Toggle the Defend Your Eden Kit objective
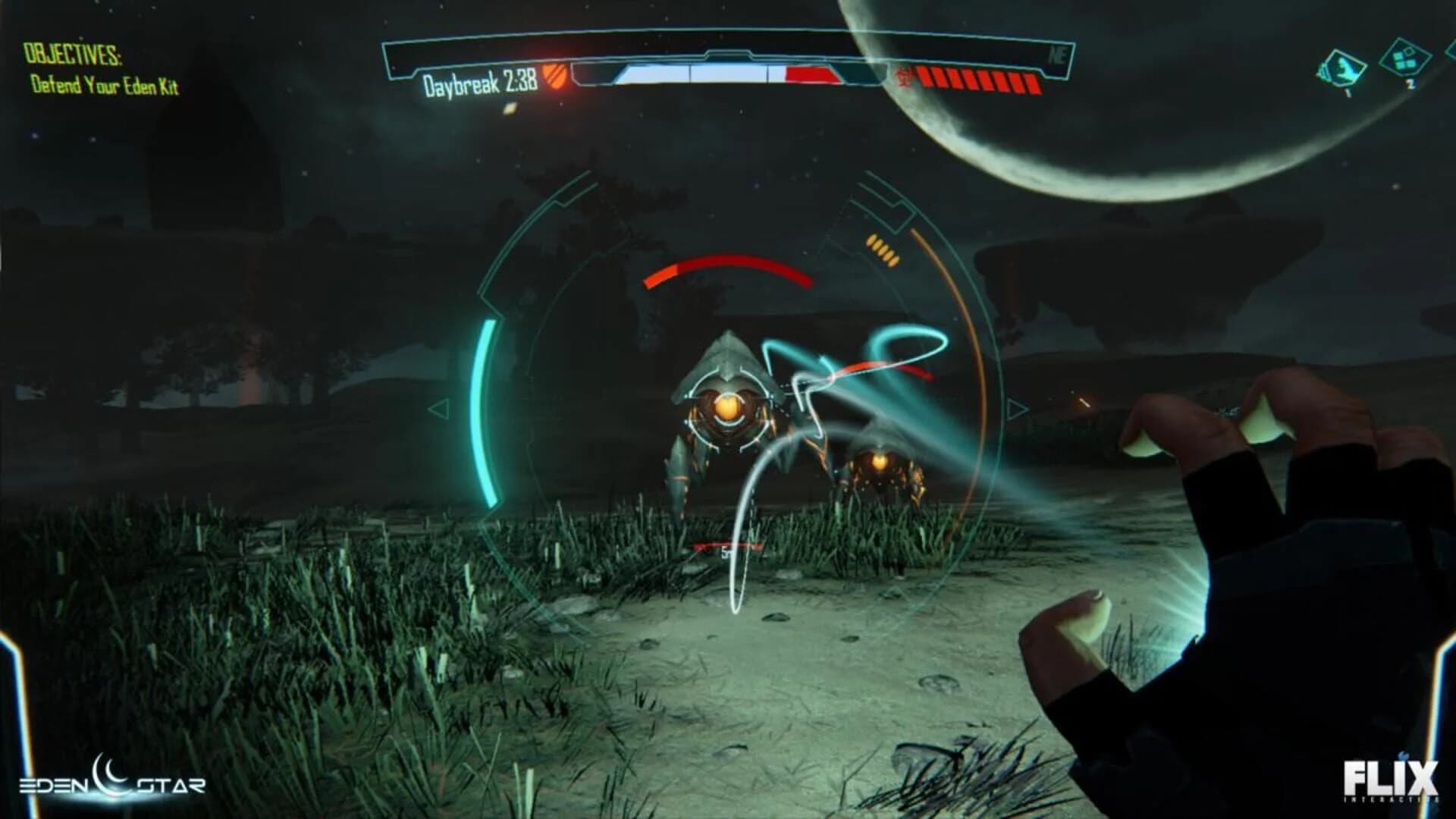 [106, 86]
